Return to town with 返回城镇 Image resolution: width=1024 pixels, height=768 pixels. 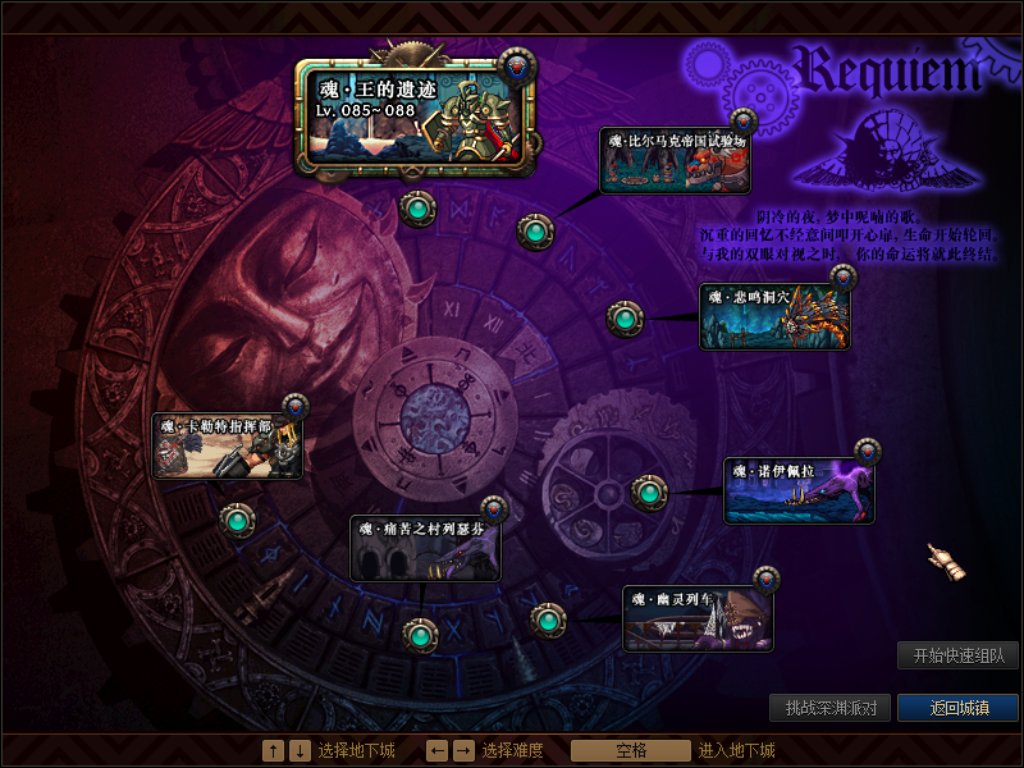[x=958, y=708]
